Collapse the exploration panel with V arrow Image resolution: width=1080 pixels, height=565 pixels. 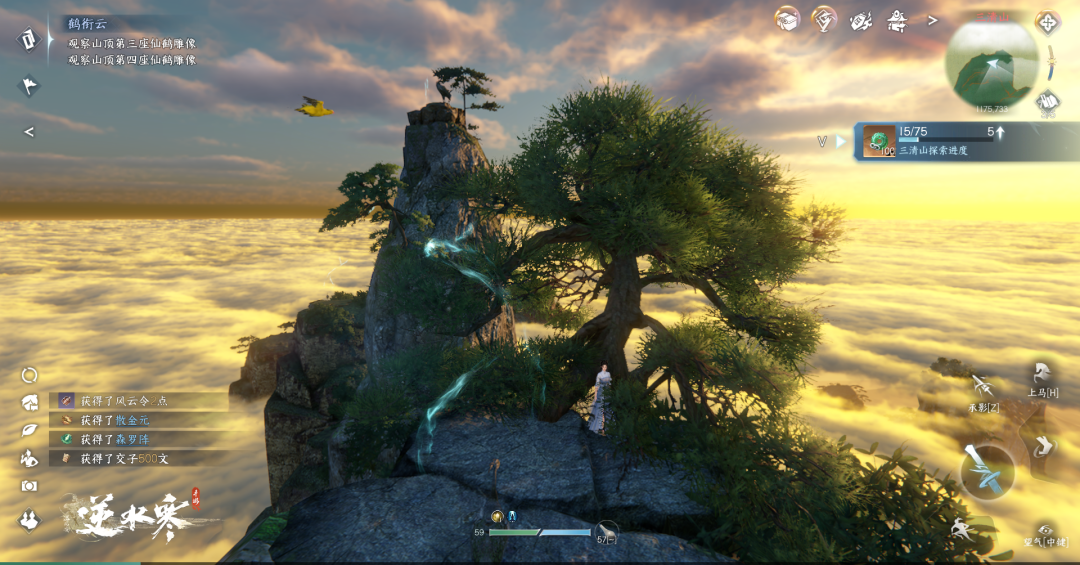(x=823, y=142)
